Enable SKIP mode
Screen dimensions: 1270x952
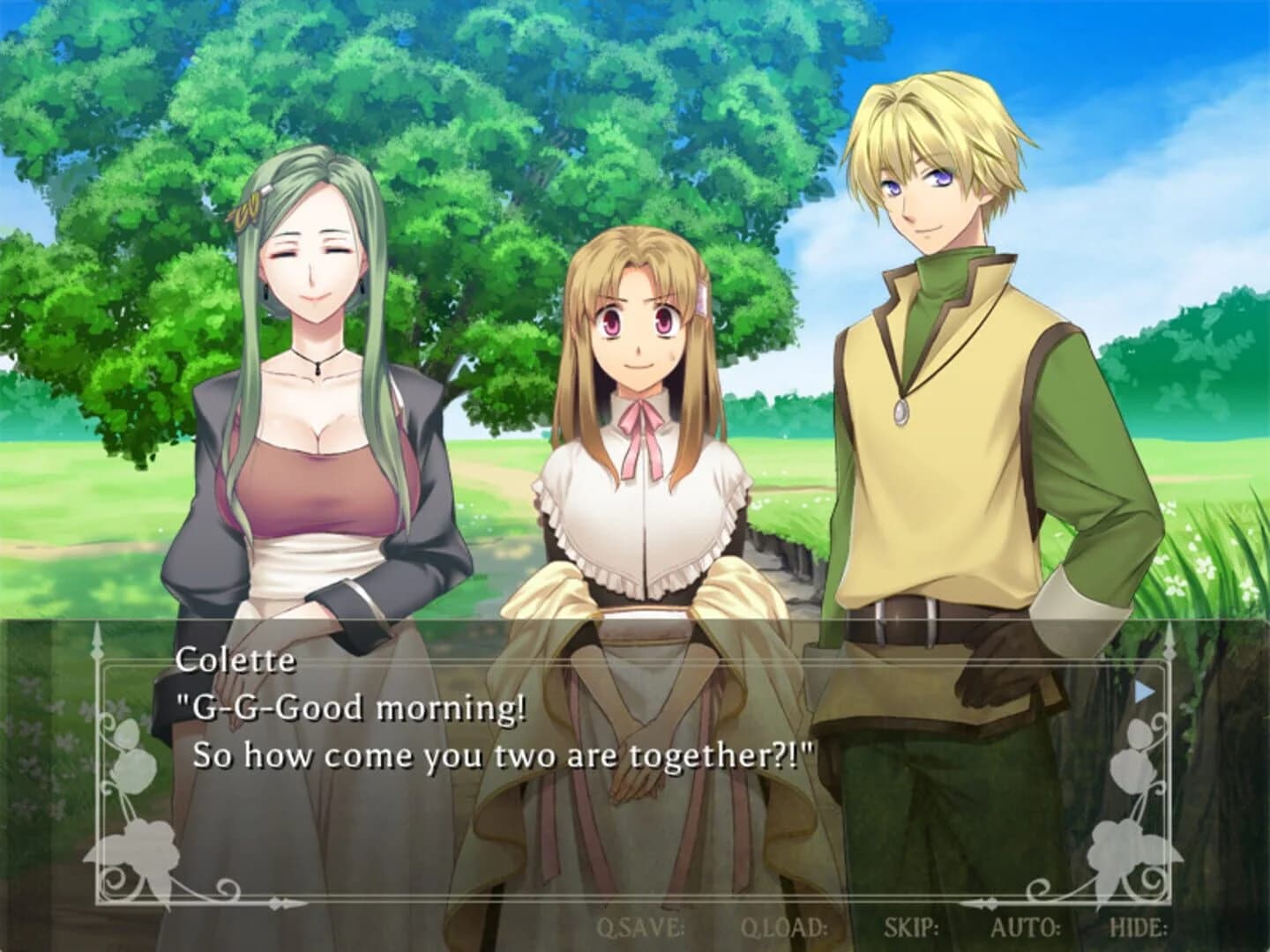912,926
